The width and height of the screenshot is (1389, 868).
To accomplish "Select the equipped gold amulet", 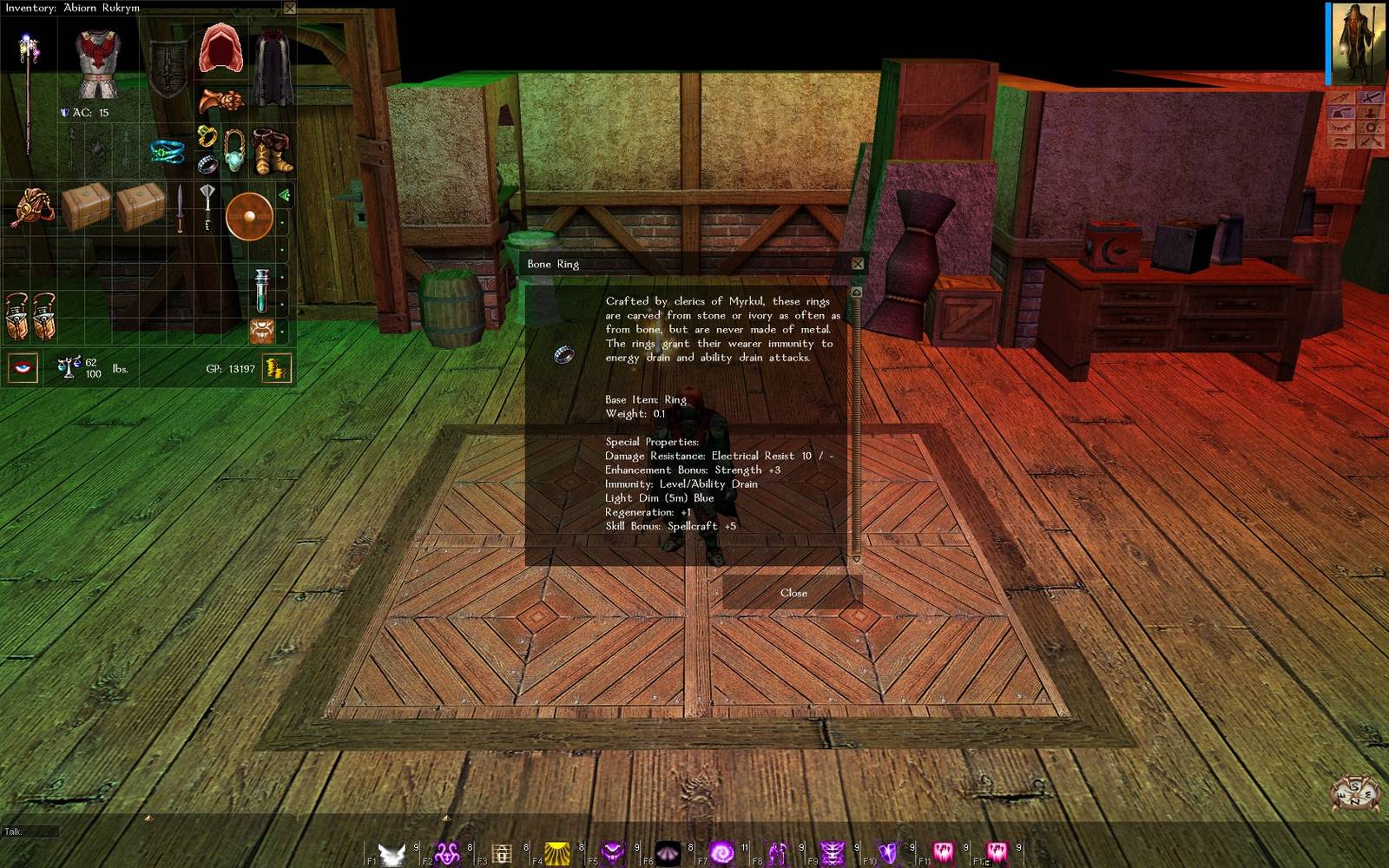I will click(234, 149).
